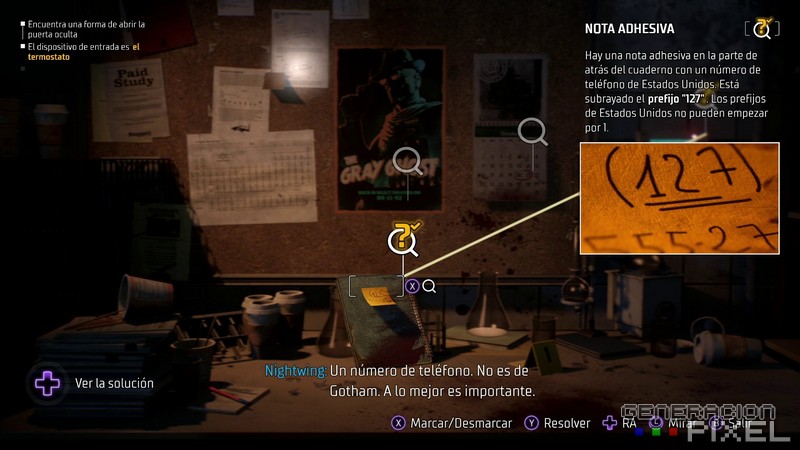The width and height of the screenshot is (800, 450).
Task: View the enlarged (127) sticky note image
Action: coord(679,196)
